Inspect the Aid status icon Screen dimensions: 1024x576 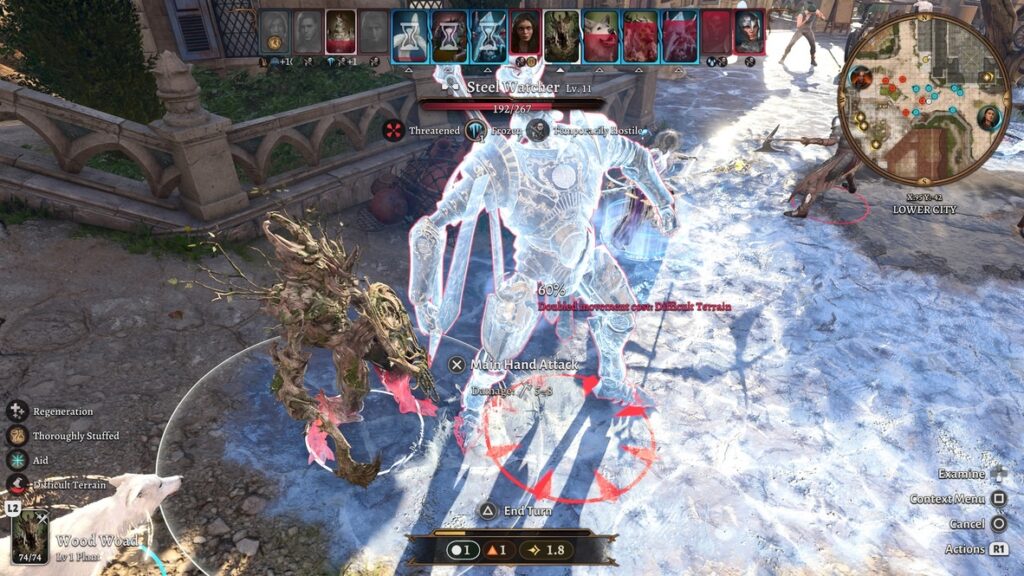pos(17,460)
